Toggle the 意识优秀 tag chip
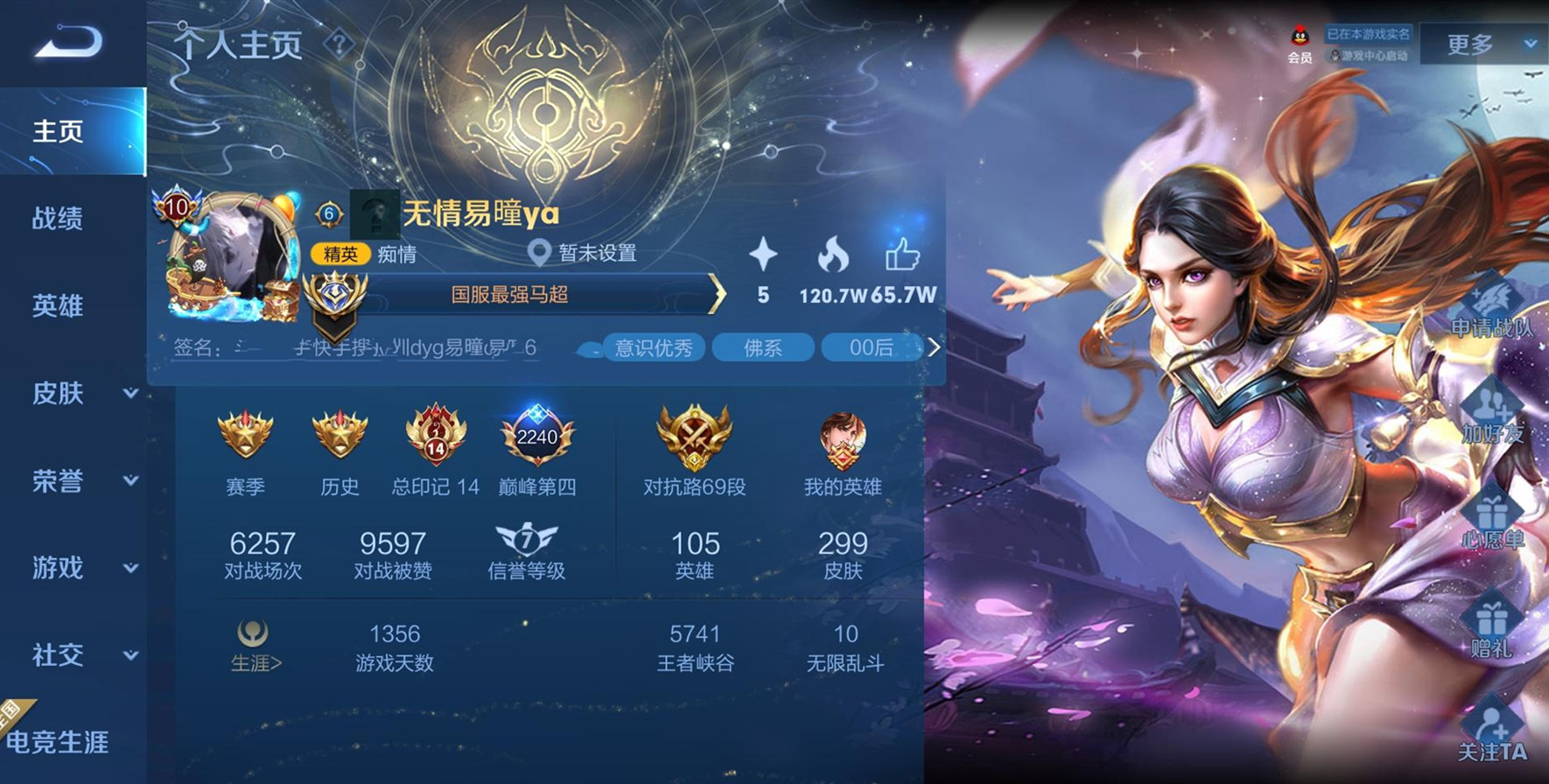1549x784 pixels. point(655,347)
